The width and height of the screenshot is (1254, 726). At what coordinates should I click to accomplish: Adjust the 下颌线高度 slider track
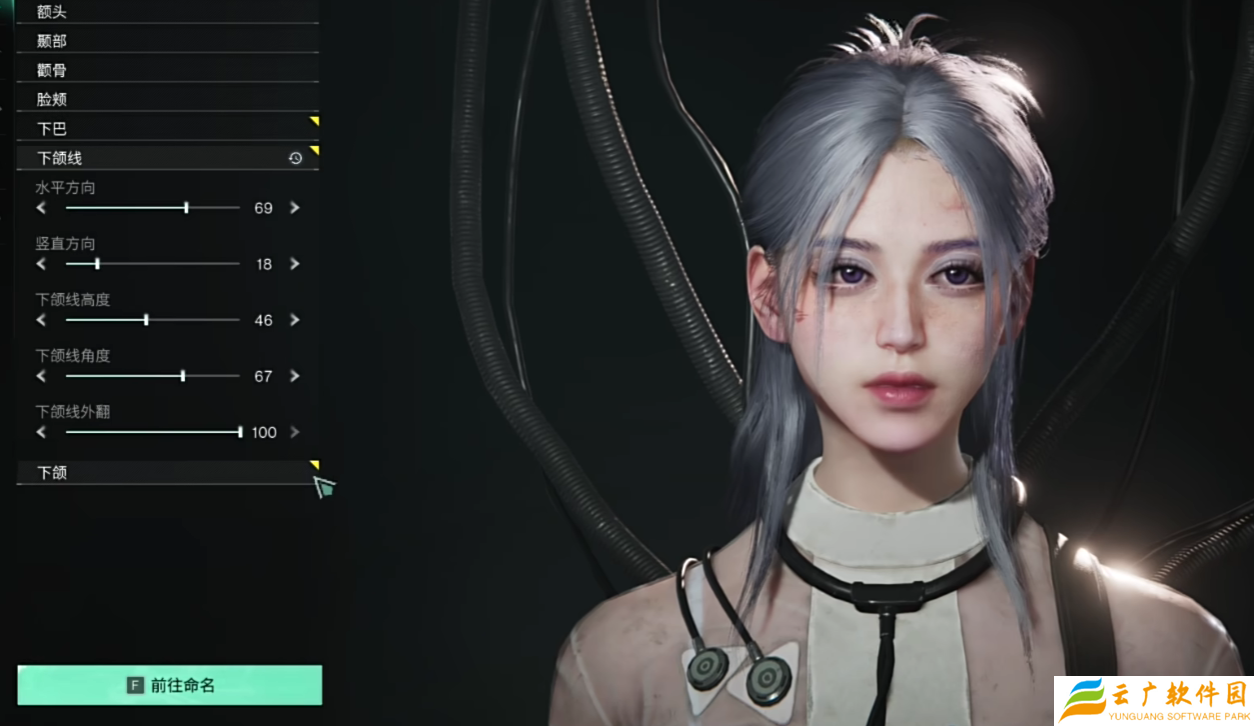152,320
